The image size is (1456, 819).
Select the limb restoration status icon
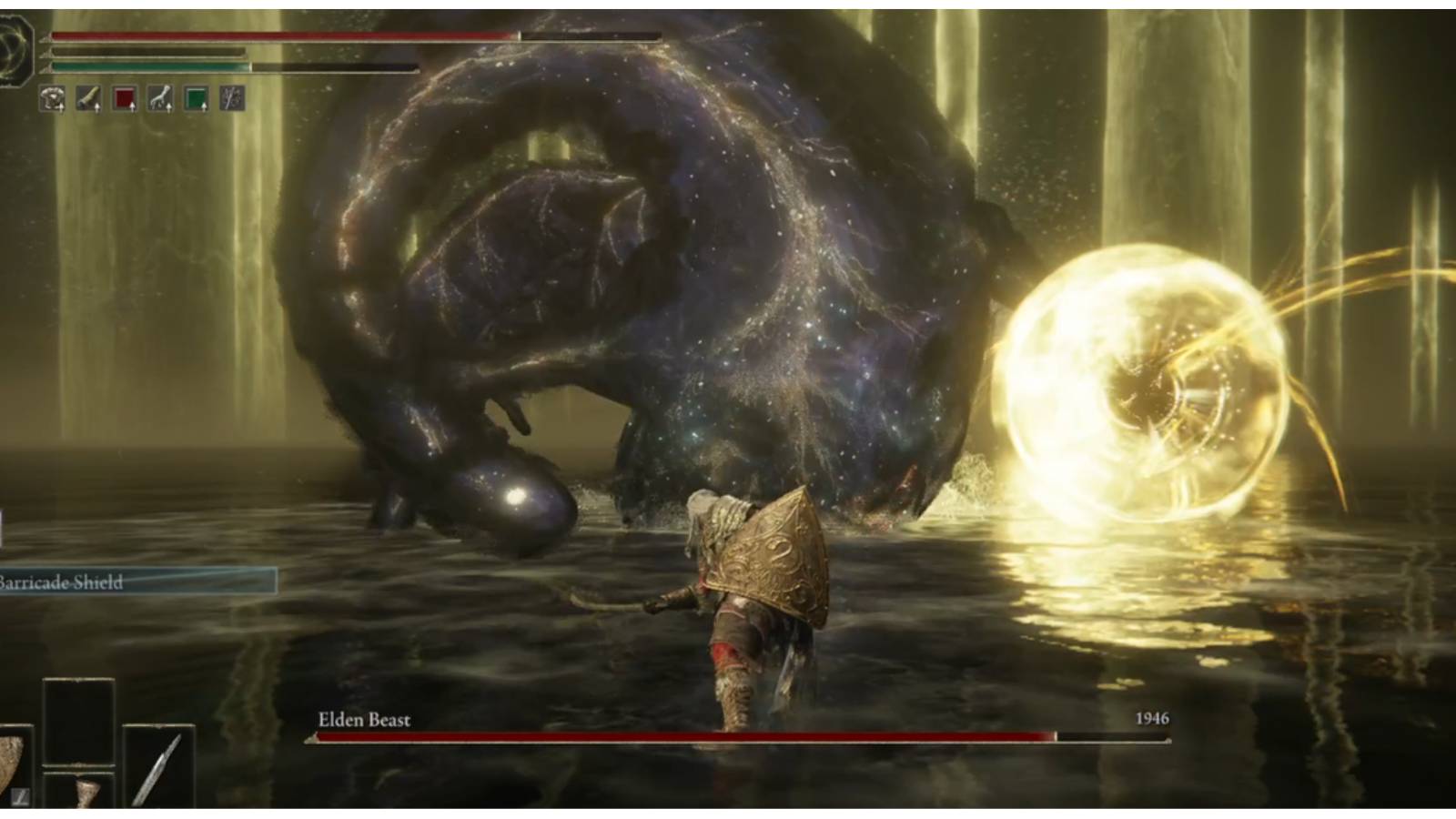point(160,96)
